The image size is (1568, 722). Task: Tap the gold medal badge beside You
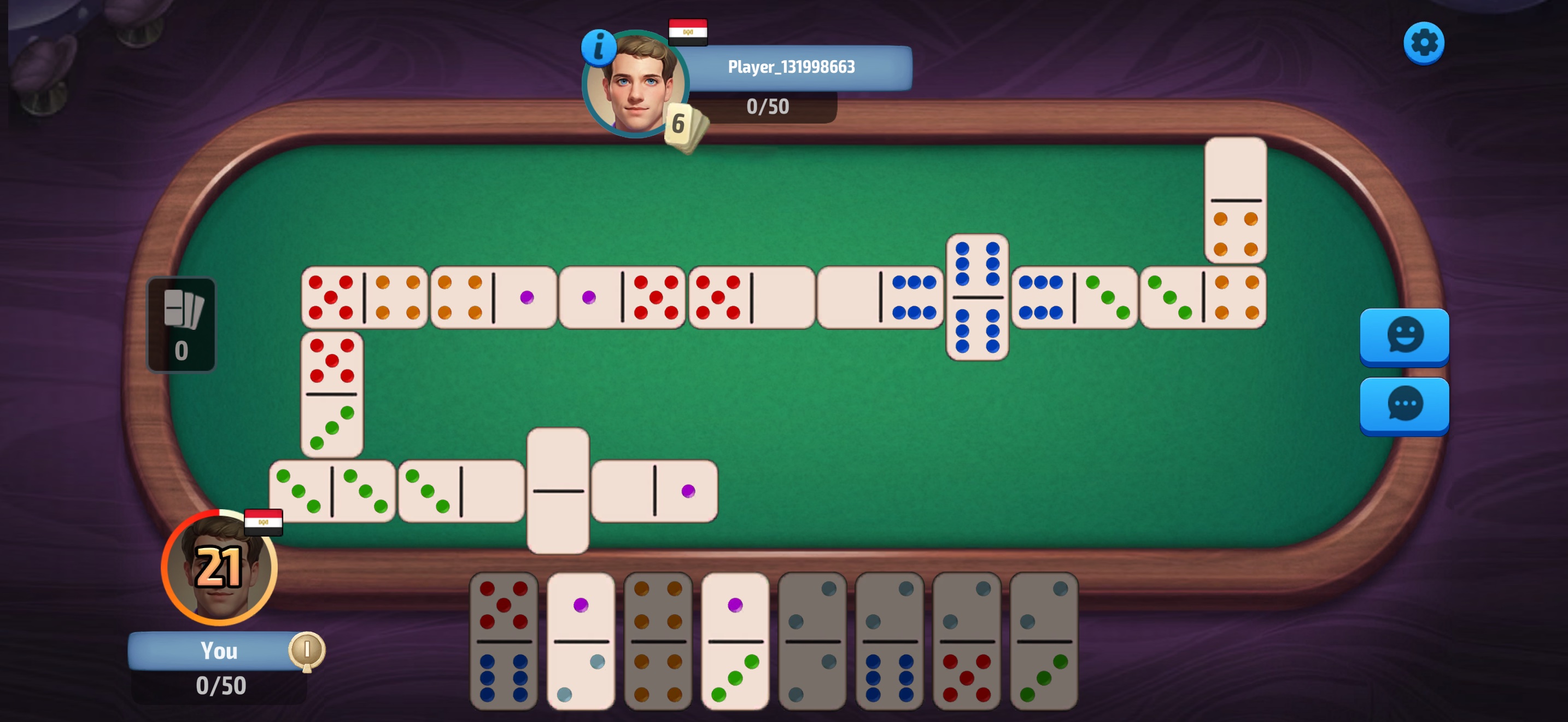click(x=307, y=651)
